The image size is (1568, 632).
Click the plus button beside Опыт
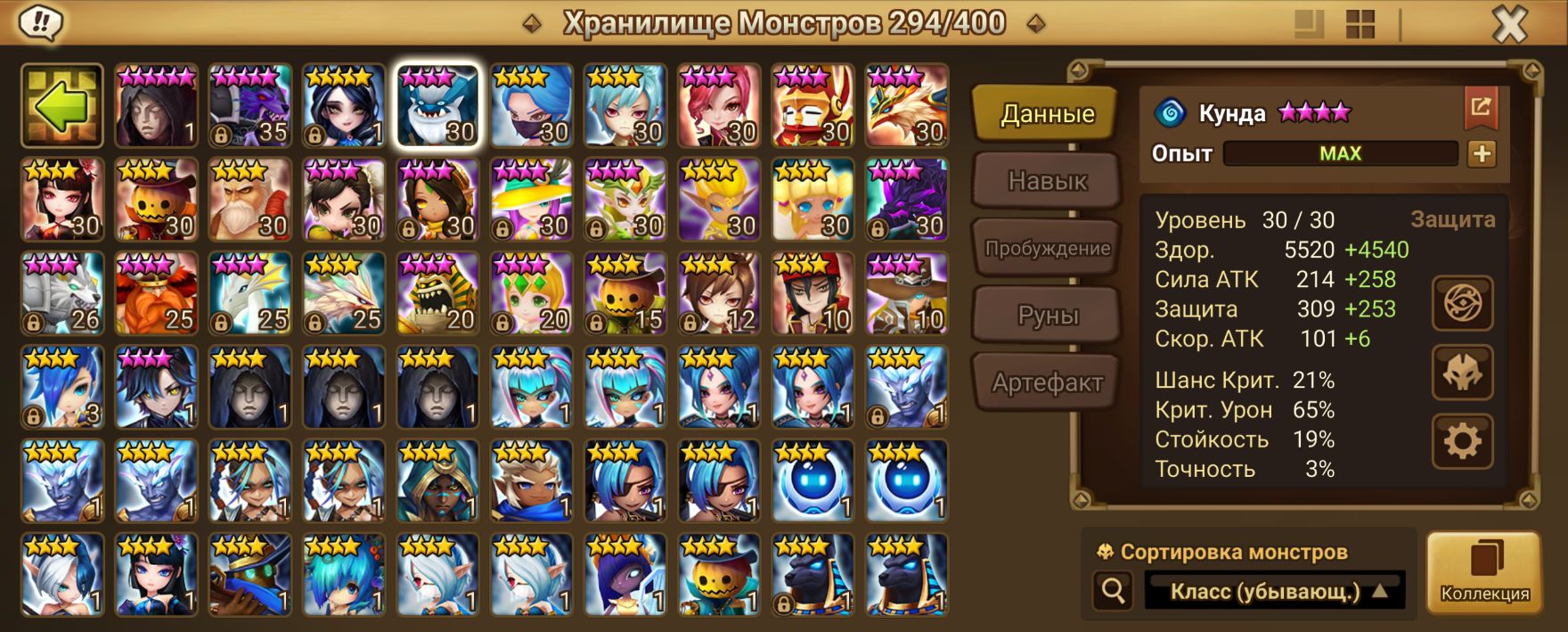[1482, 153]
